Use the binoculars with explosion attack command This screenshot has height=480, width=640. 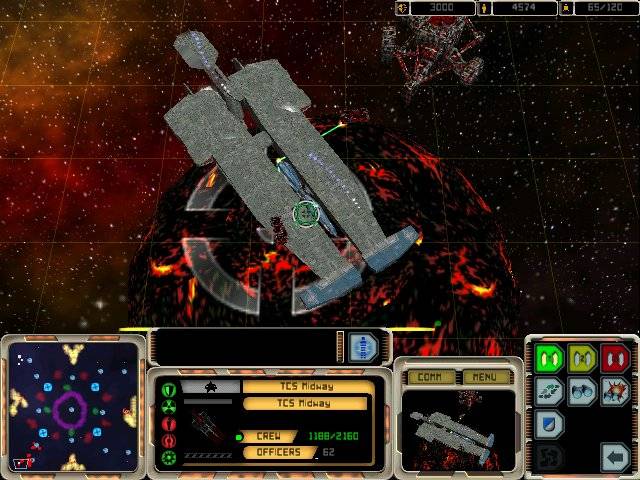615,391
